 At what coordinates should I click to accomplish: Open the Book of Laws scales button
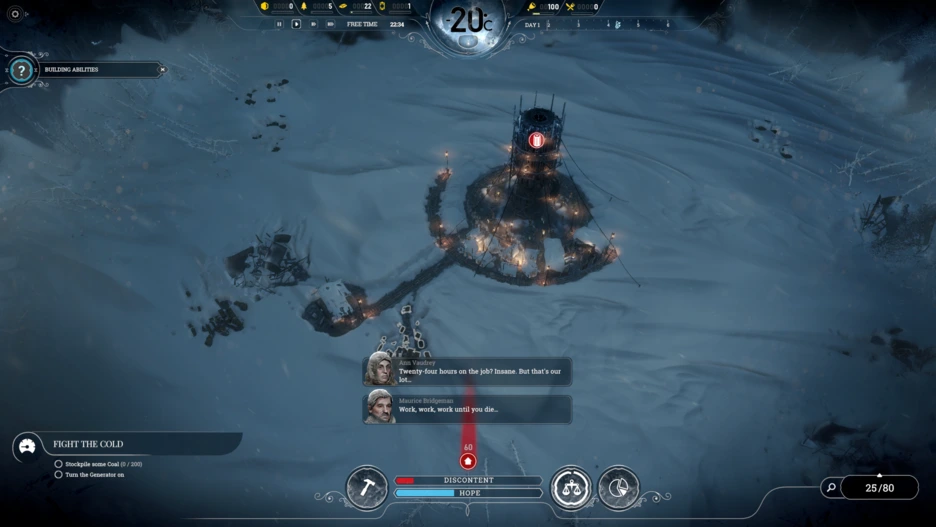pos(571,488)
